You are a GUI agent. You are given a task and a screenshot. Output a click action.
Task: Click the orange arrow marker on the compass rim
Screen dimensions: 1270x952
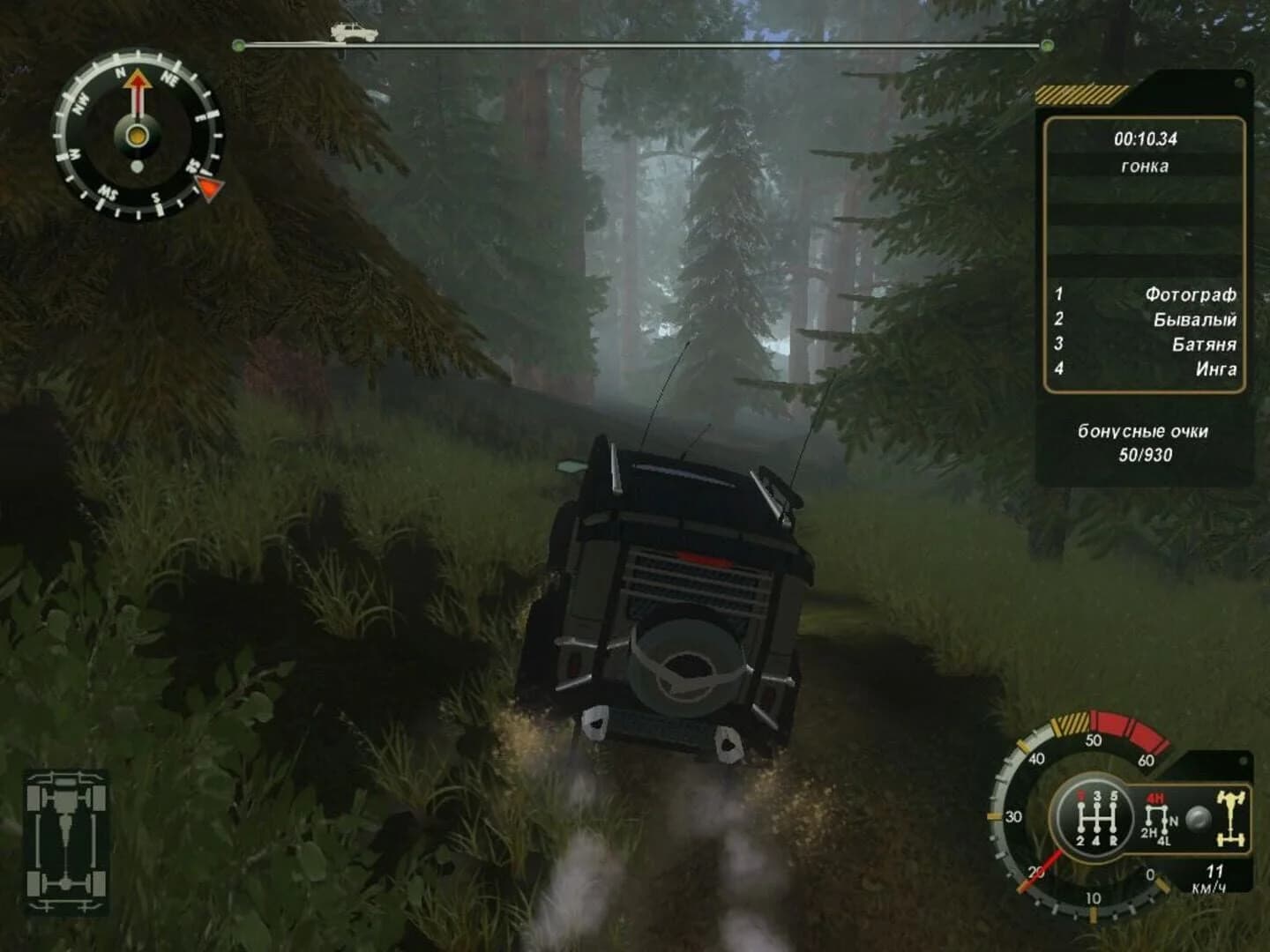209,186
